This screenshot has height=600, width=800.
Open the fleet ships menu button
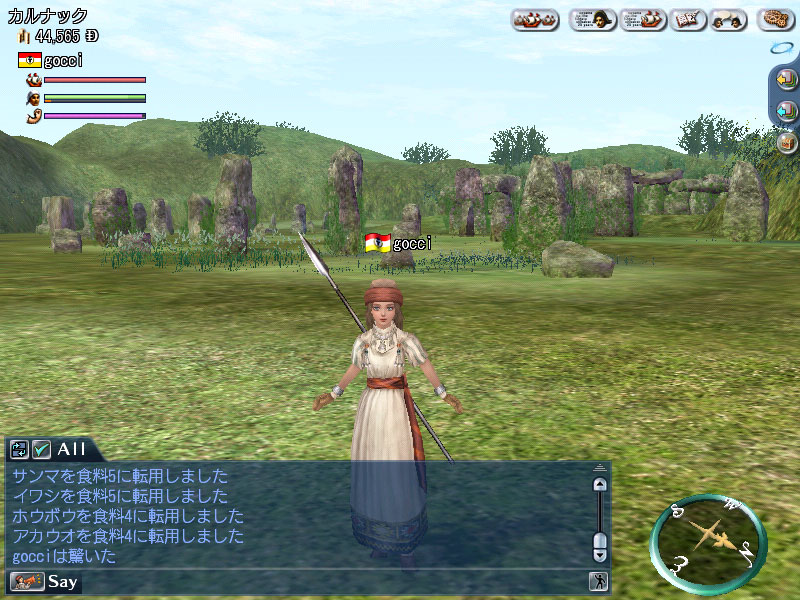[x=535, y=19]
